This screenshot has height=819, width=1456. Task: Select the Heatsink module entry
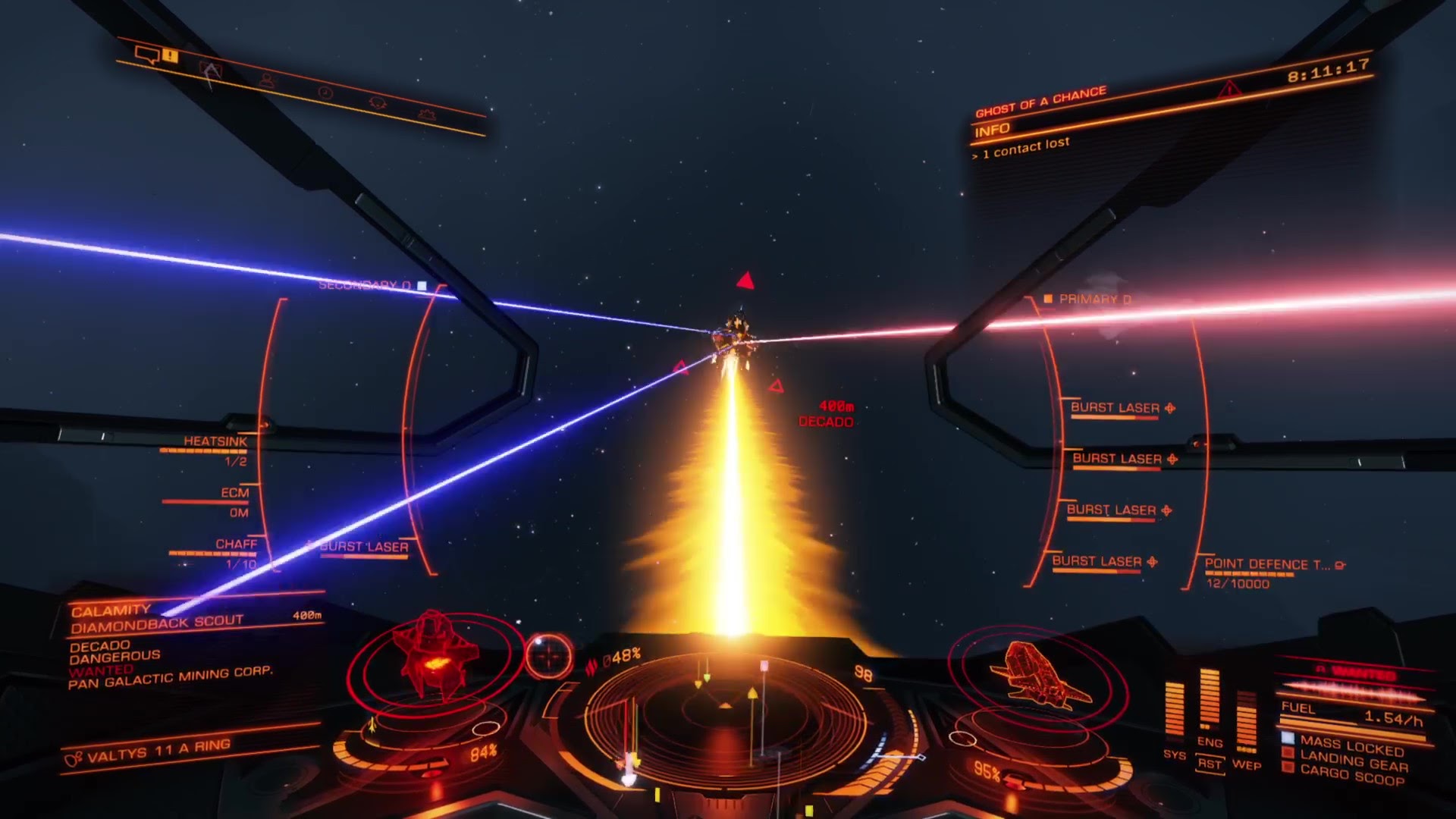(x=215, y=442)
